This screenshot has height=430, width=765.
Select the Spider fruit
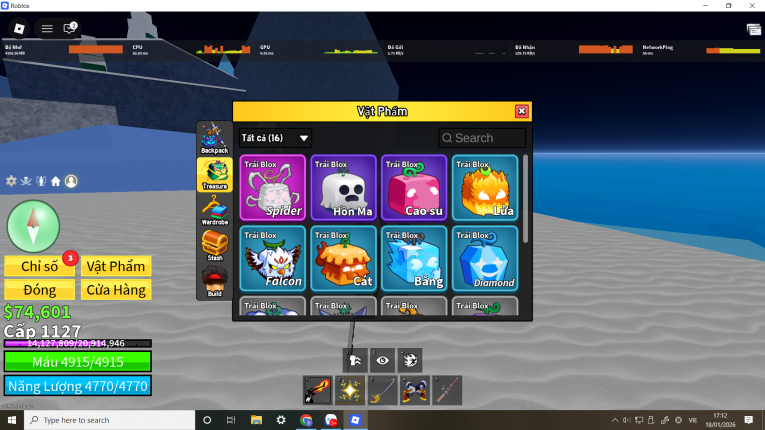273,187
